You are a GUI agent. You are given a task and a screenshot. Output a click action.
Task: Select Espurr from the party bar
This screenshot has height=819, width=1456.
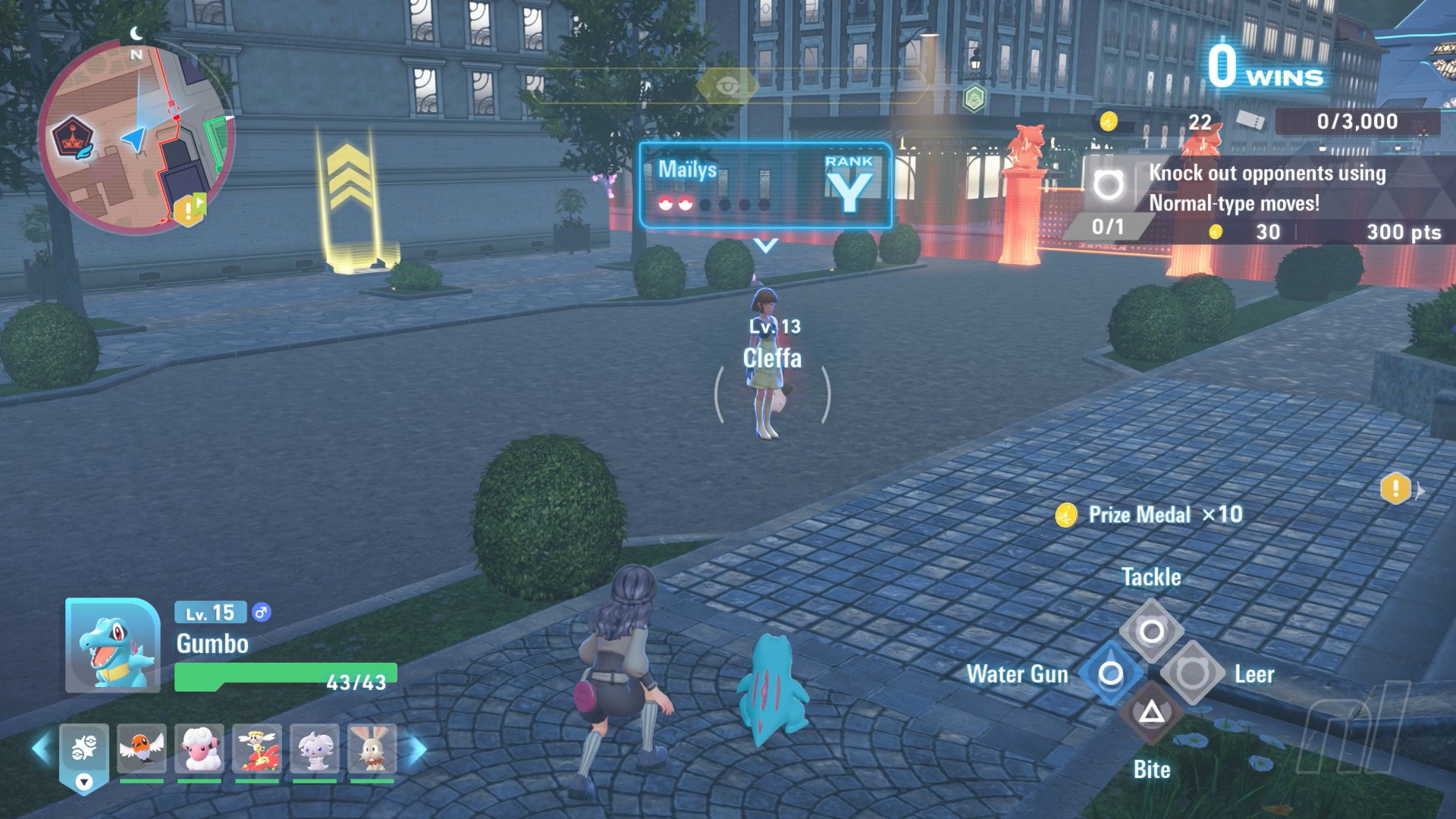click(315, 748)
